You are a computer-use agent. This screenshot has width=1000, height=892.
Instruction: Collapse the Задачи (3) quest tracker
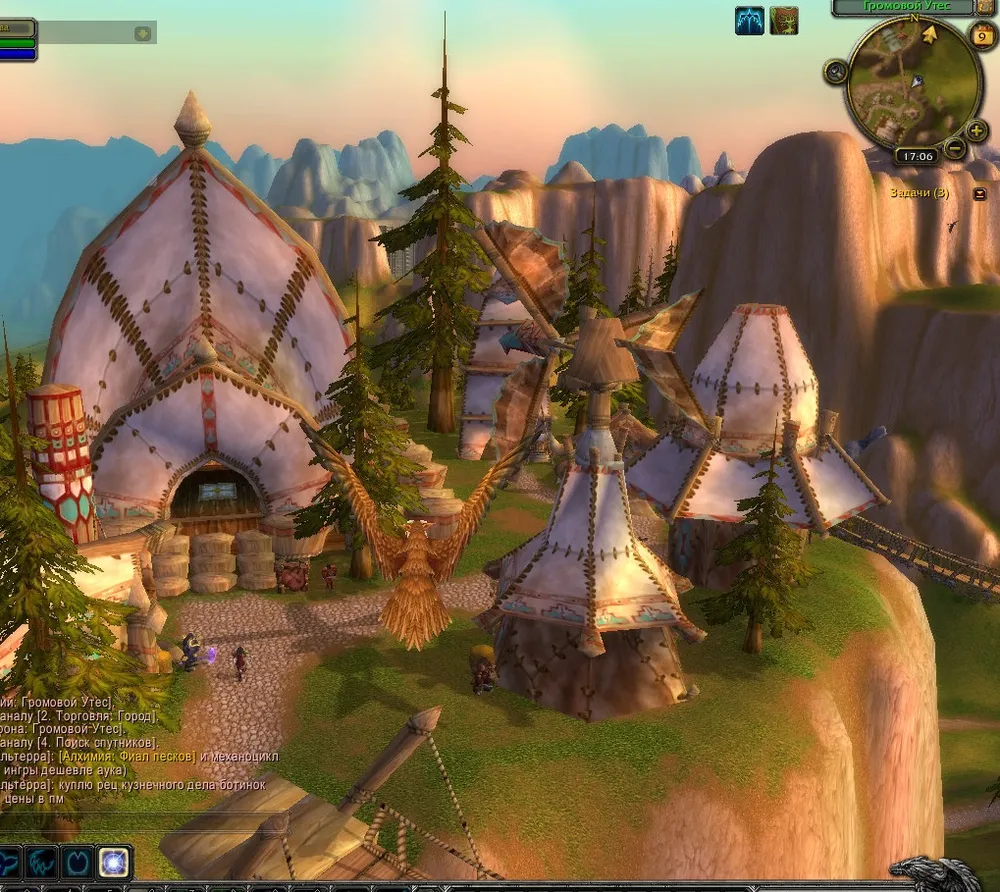coord(979,194)
